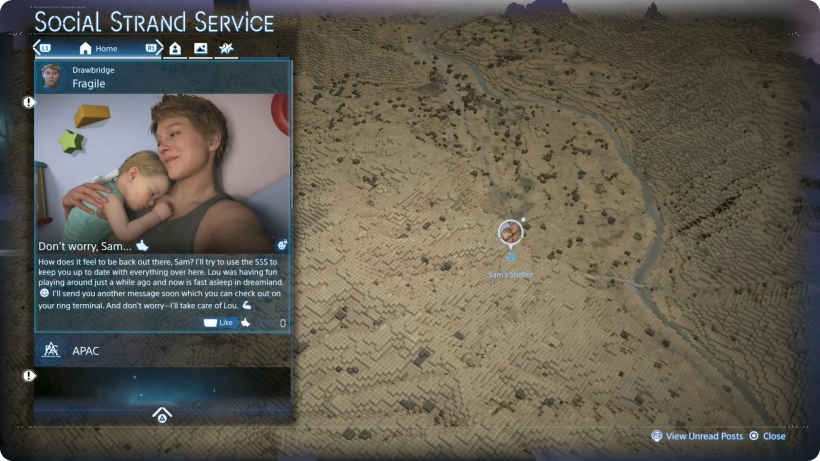Image resolution: width=820 pixels, height=461 pixels.
Task: Click the emoji icon on Fragile's photo
Action: 282,244
